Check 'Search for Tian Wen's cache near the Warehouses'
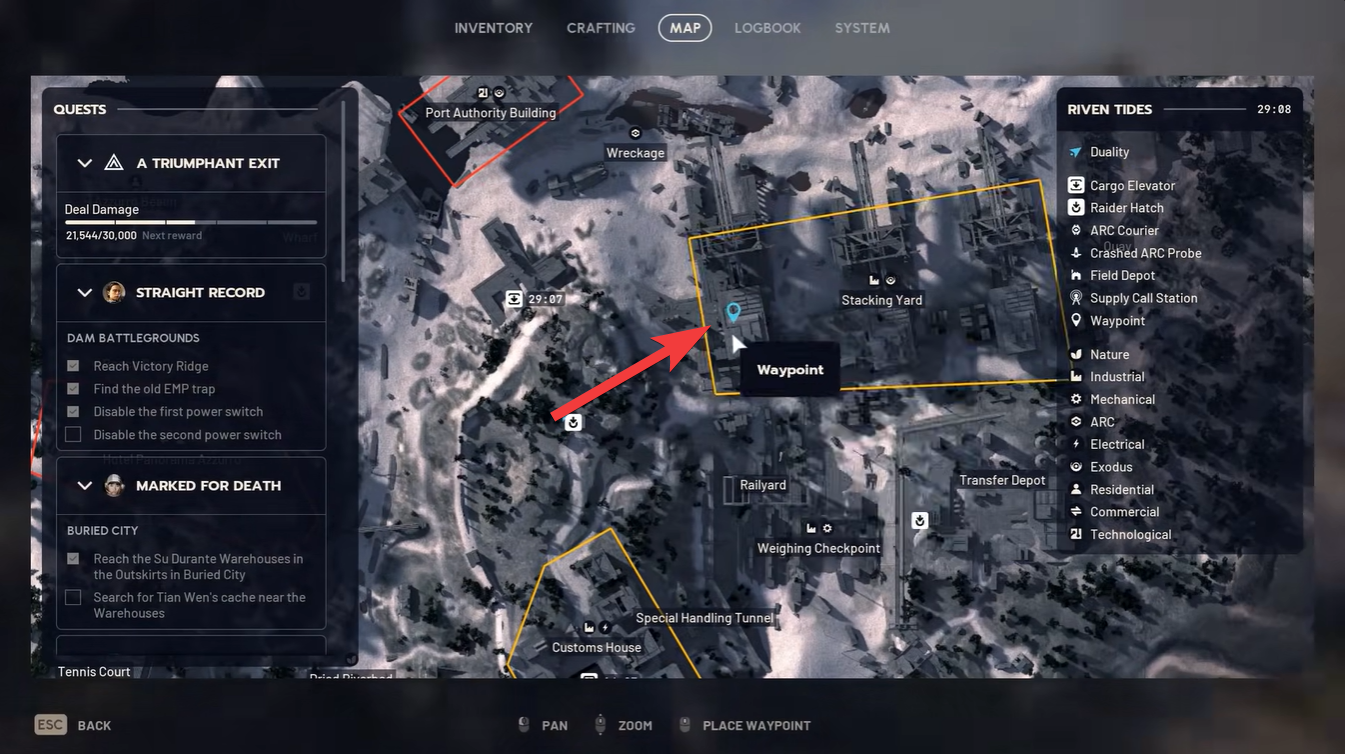Screen dimensions: 1345x754 coord(72,596)
